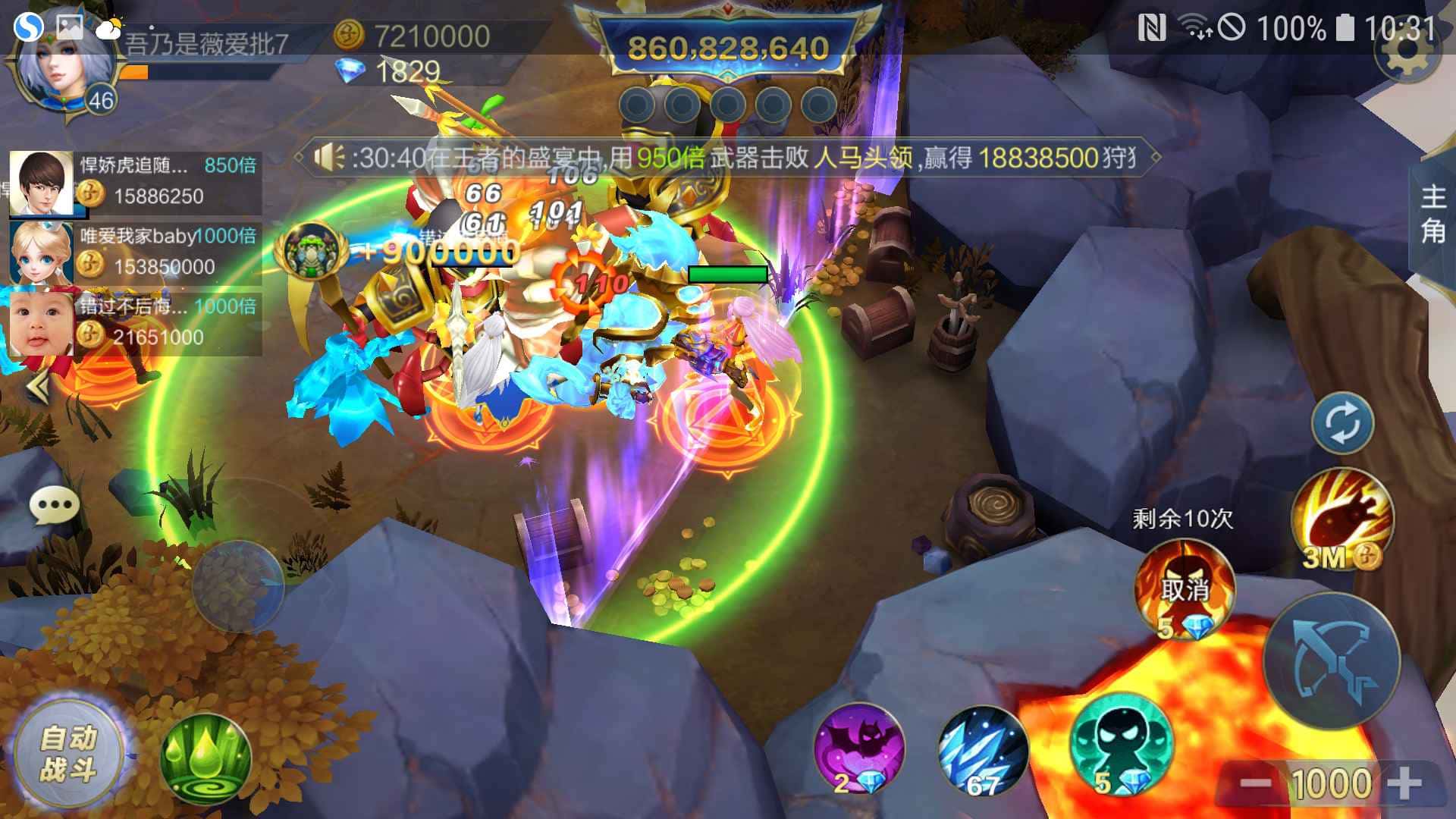Activate the green droplet skill
The image size is (1456, 819).
coord(206,759)
